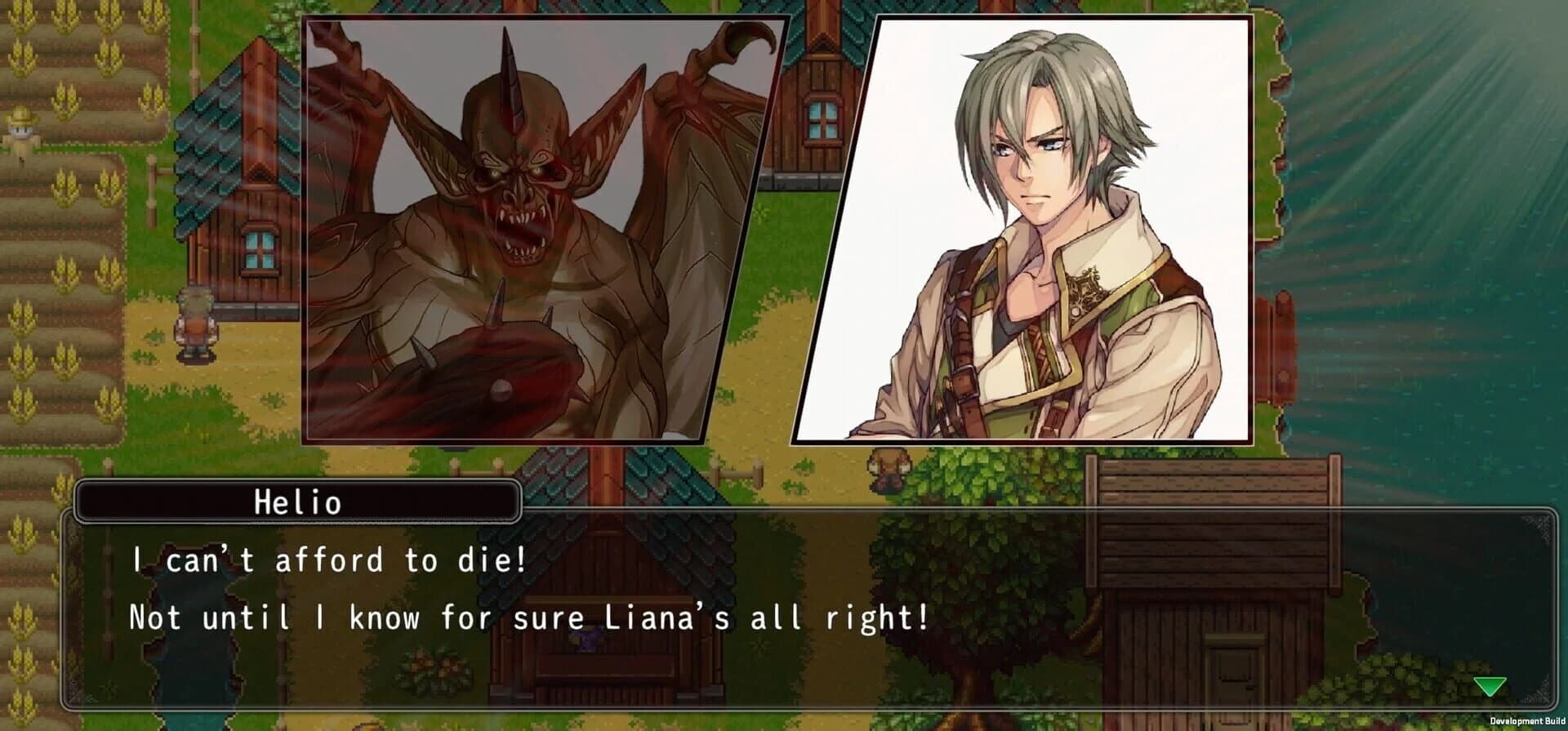
Task: Toggle the Helio nameplate banner
Action: tap(298, 501)
